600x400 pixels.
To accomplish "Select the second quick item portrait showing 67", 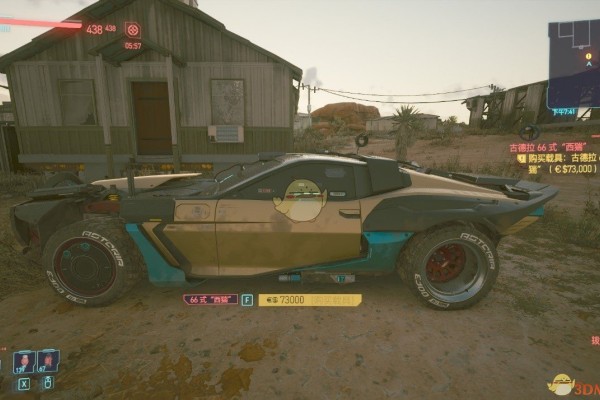I will 47,361.
